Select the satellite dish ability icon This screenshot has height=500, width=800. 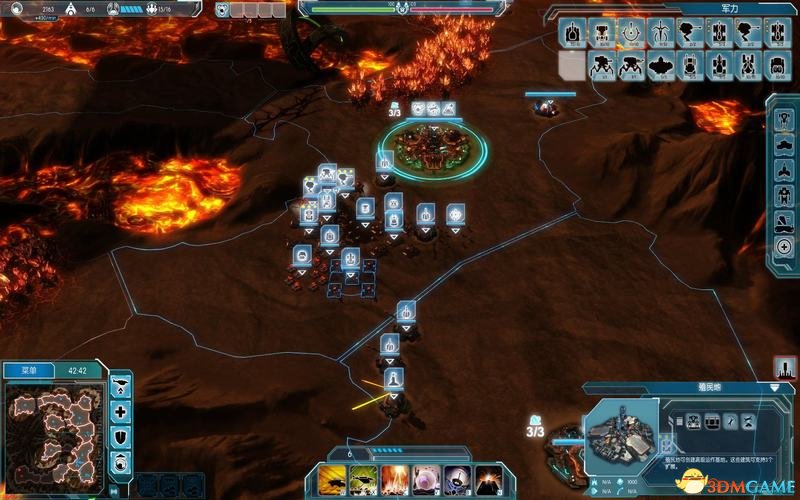click(x=457, y=479)
